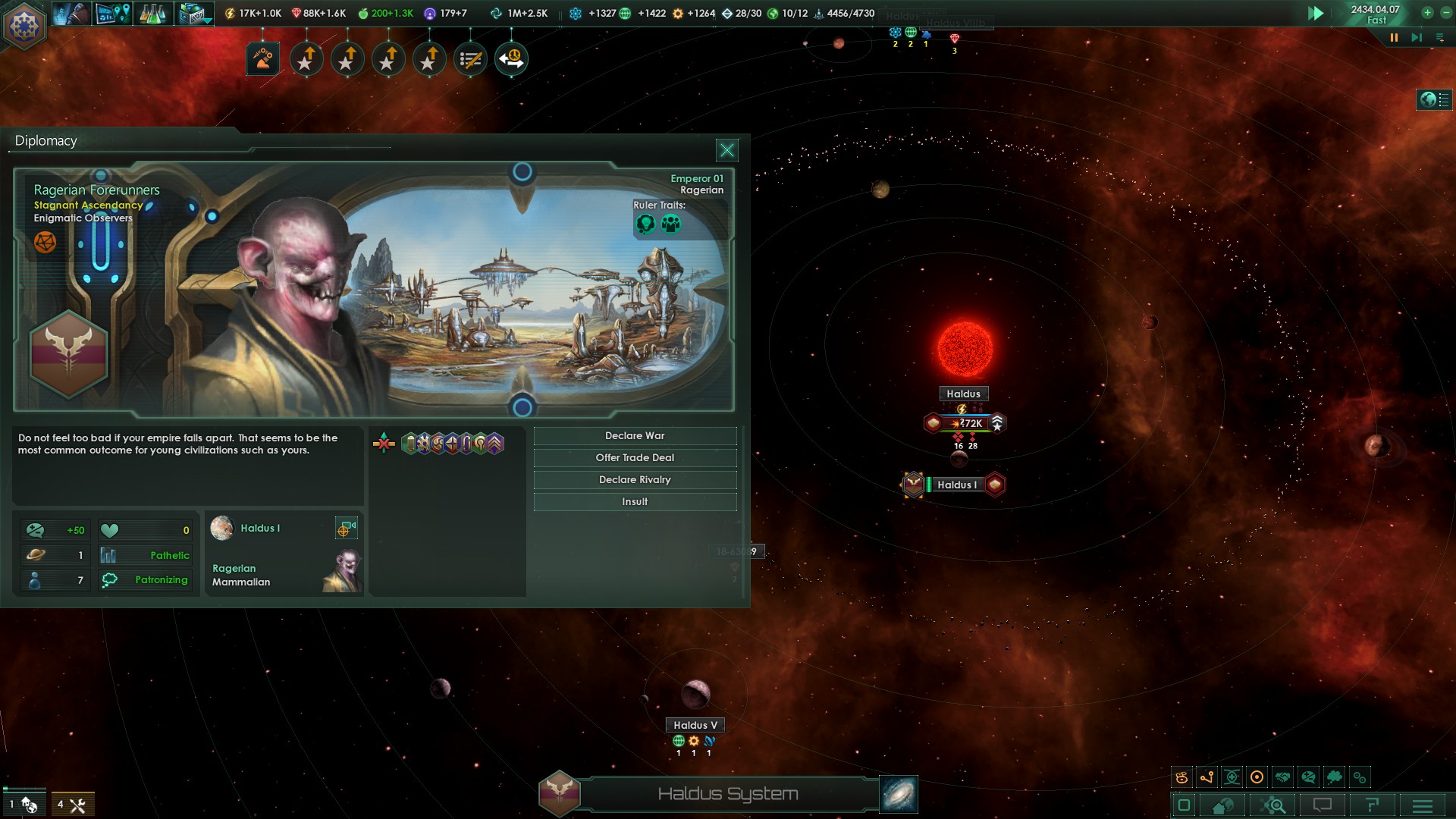Select the Offer Trade Deal option
This screenshot has width=1456, height=819.
(635, 458)
